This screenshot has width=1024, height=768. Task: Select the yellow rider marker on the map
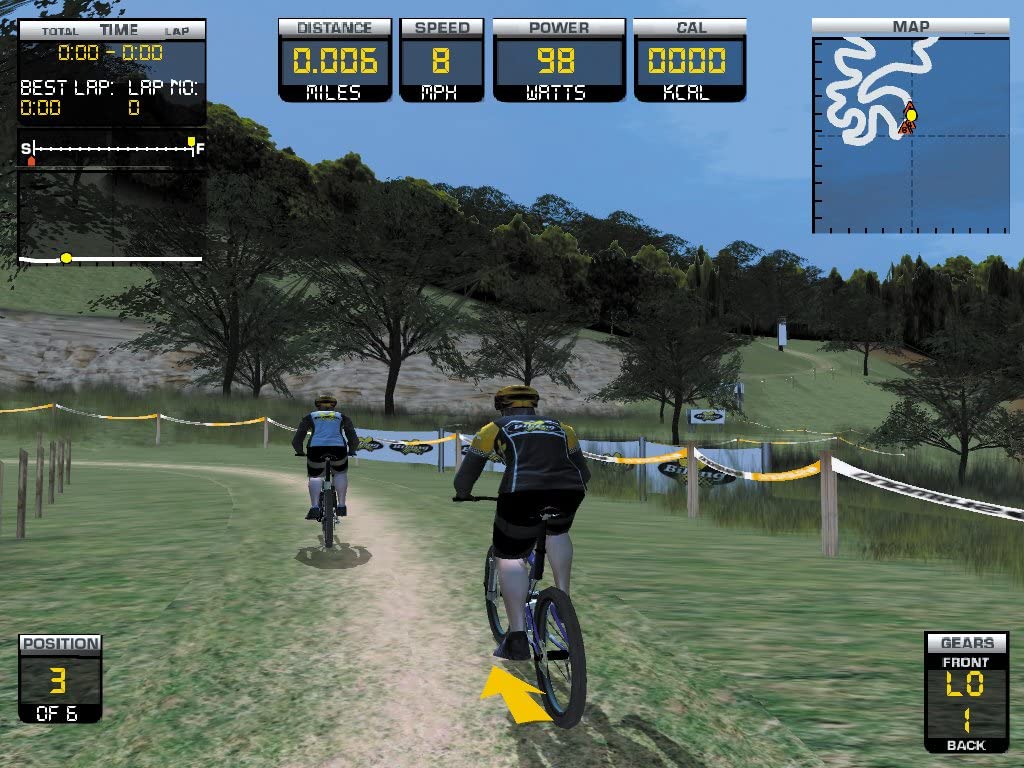pos(911,115)
